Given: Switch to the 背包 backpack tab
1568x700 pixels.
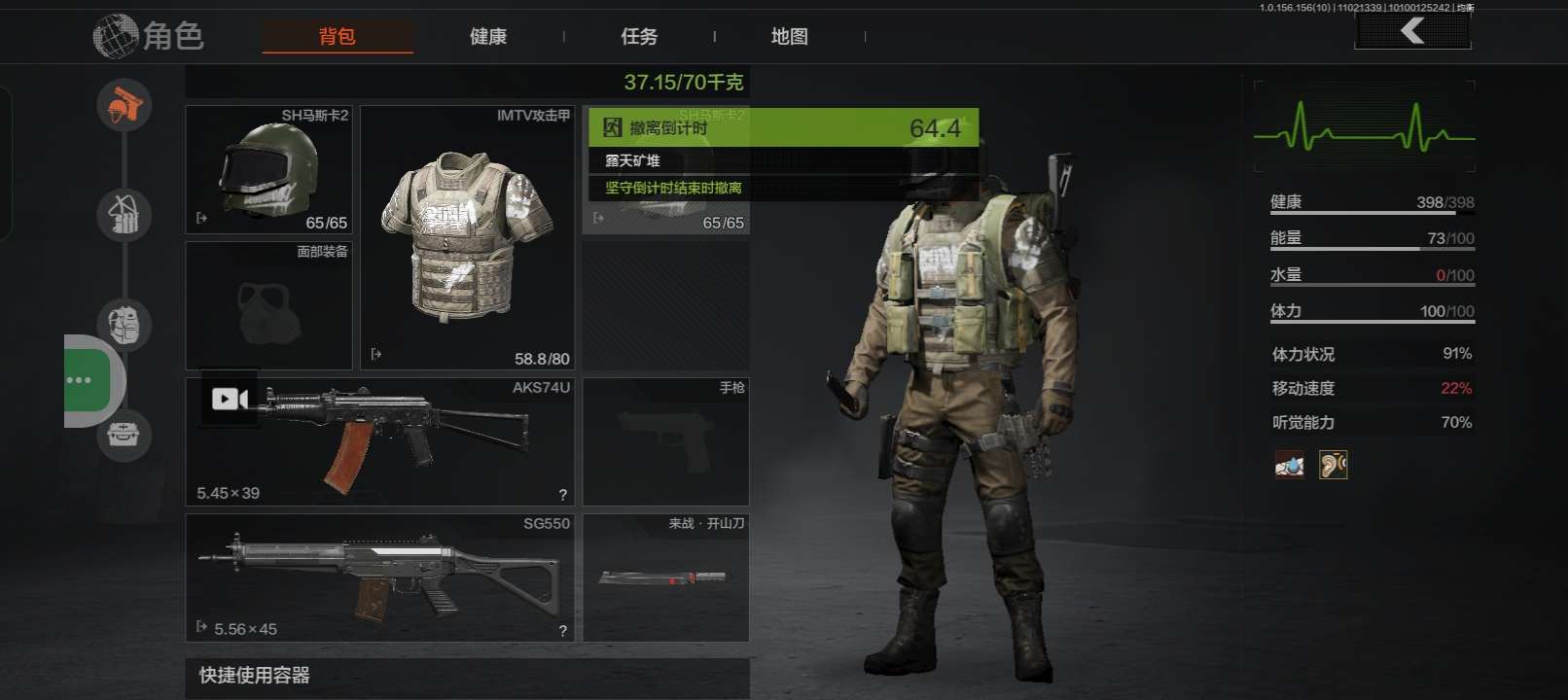Looking at the screenshot, I should (x=338, y=37).
